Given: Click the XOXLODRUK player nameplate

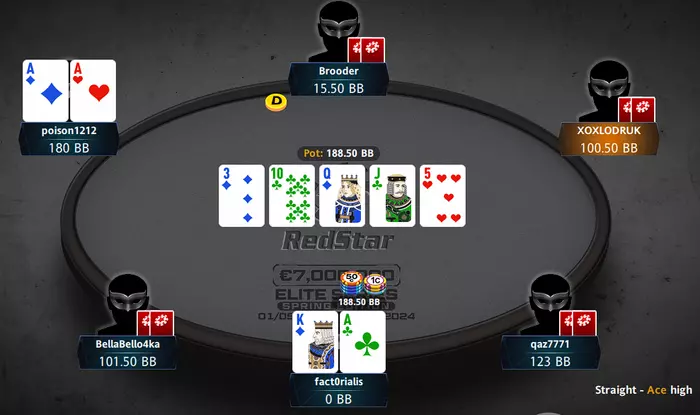Looking at the screenshot, I should (x=608, y=139).
